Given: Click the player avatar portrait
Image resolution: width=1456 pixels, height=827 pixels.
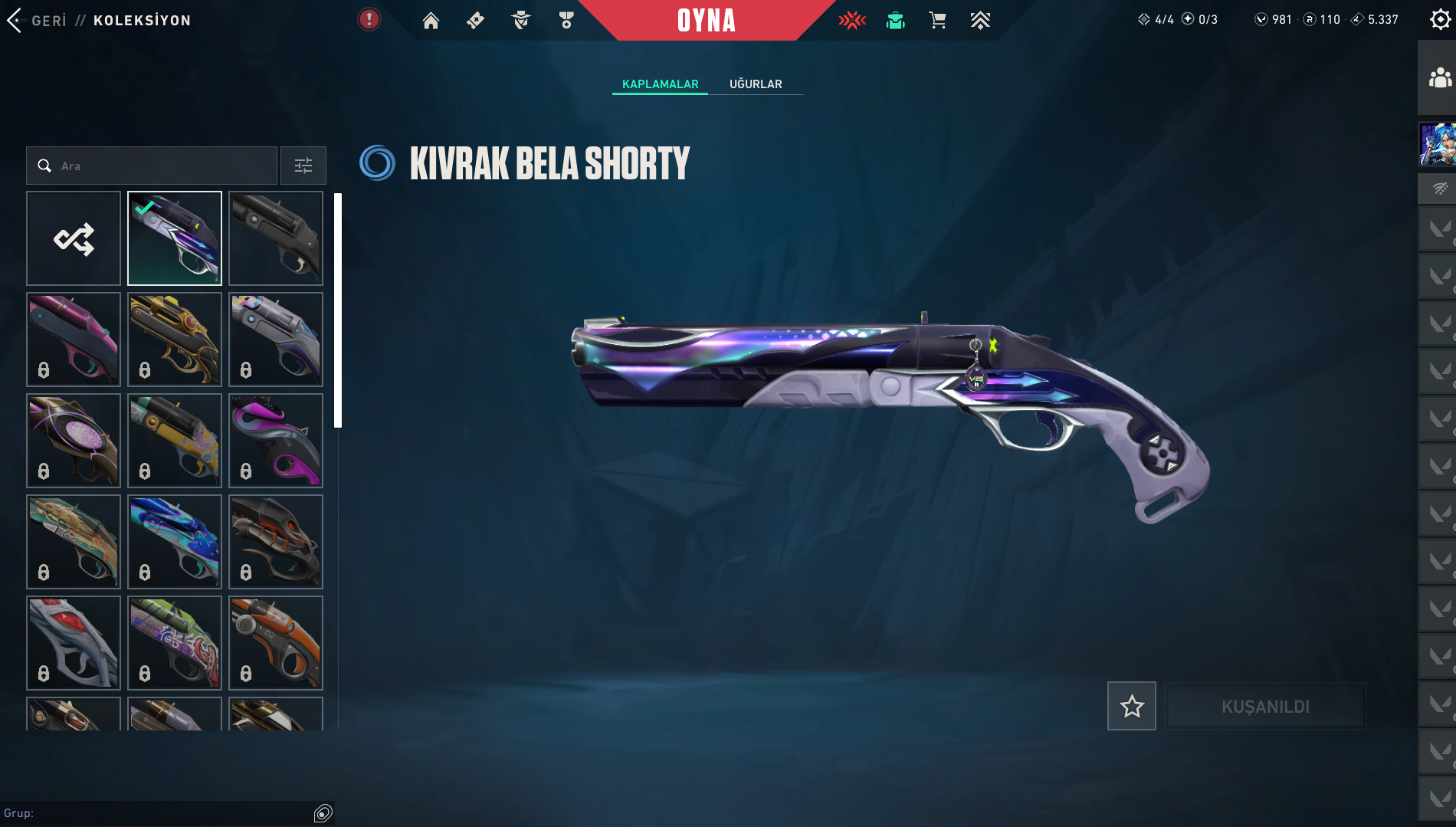Looking at the screenshot, I should tap(1438, 144).
